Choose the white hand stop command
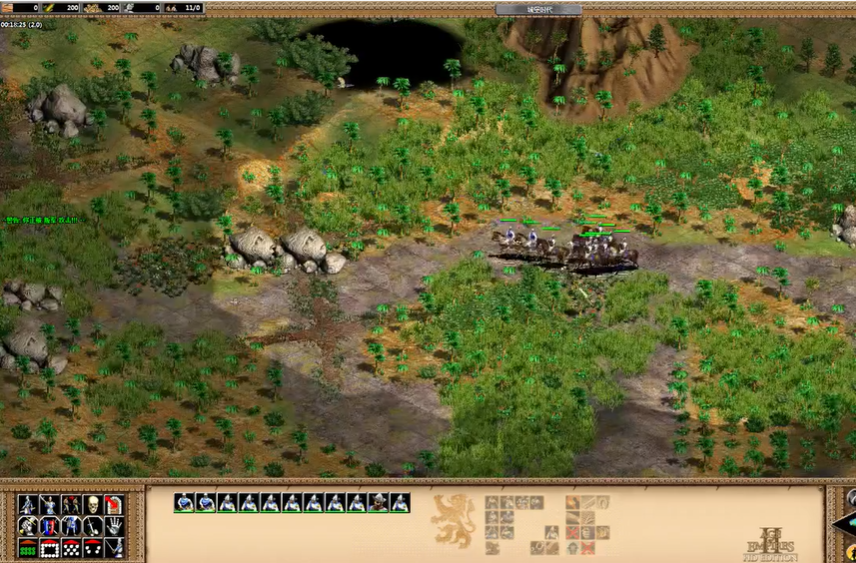856x563 pixels. click(x=114, y=526)
